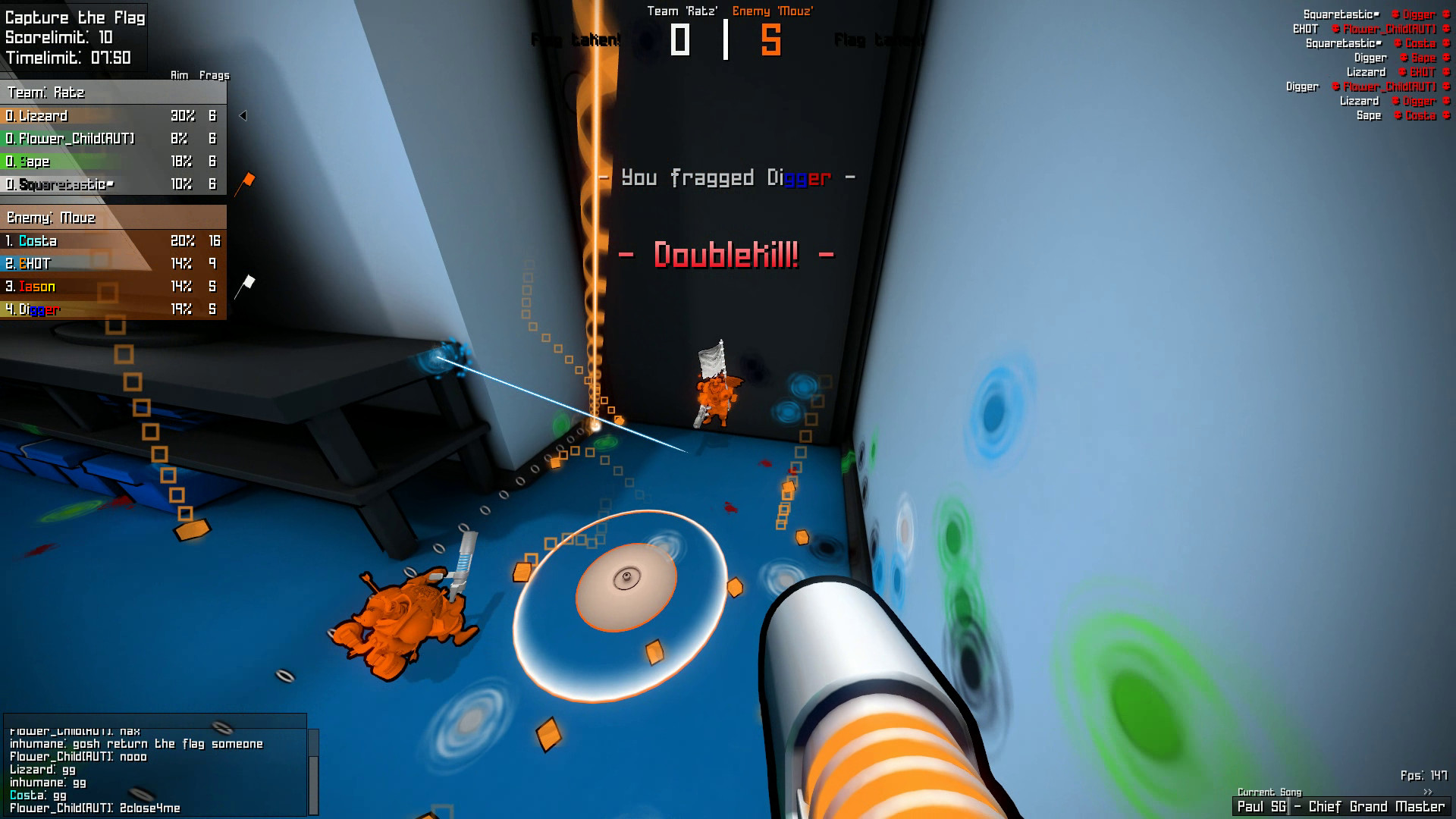Image resolution: width=1456 pixels, height=819 pixels.
Task: Click the skull icon next to Digger in kill feed
Action: point(1395,14)
